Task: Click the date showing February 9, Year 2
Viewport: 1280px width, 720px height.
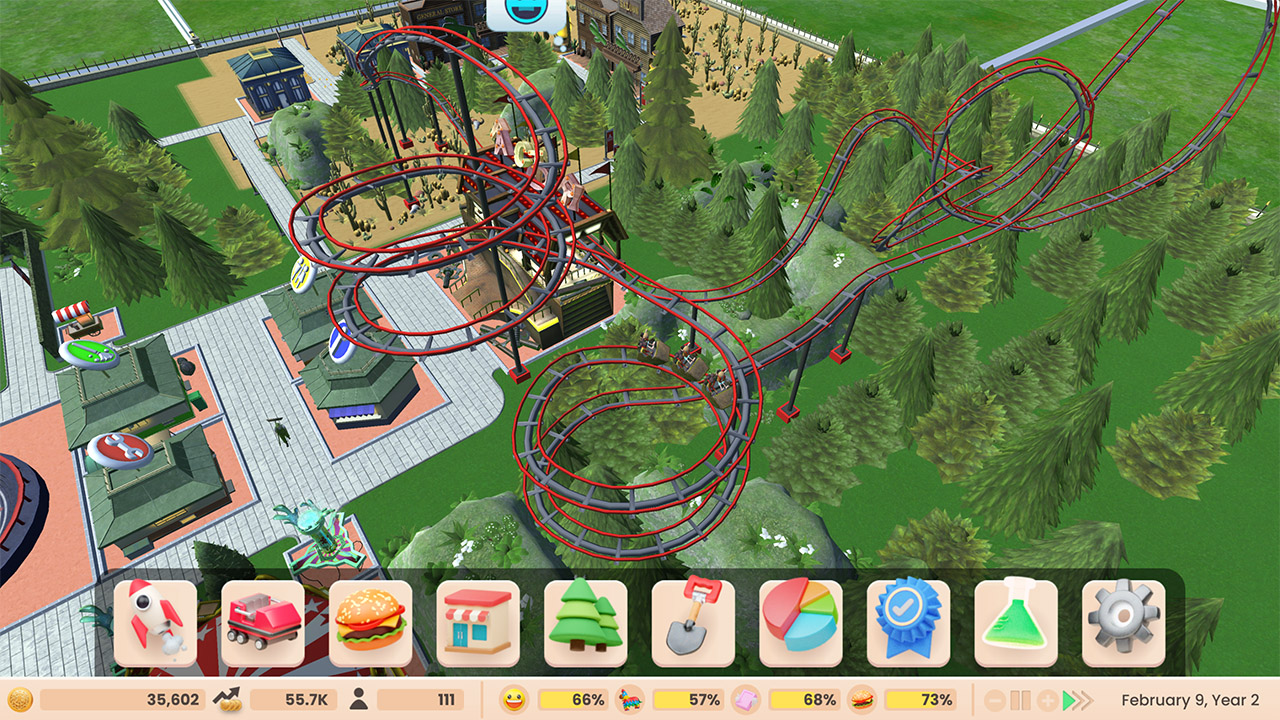Action: coord(1190,700)
